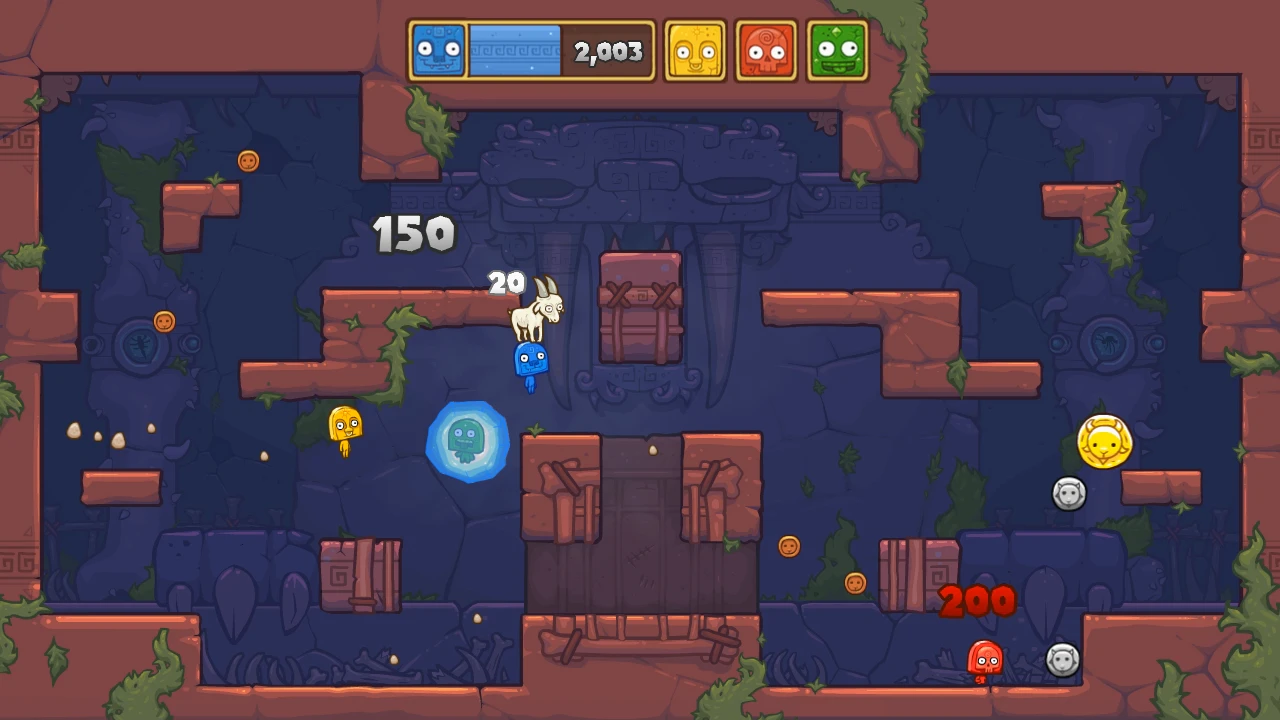The width and height of the screenshot is (1280, 720).
Task: Click the teleporter portal on the right wall
Action: (x=1108, y=345)
